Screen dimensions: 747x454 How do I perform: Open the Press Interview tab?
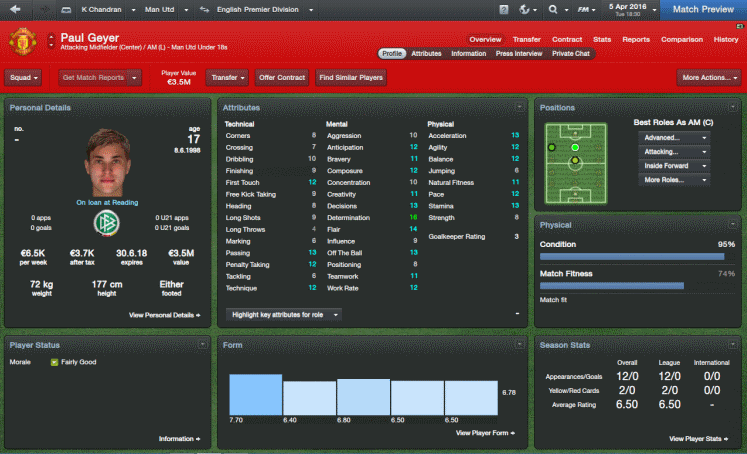[519, 53]
